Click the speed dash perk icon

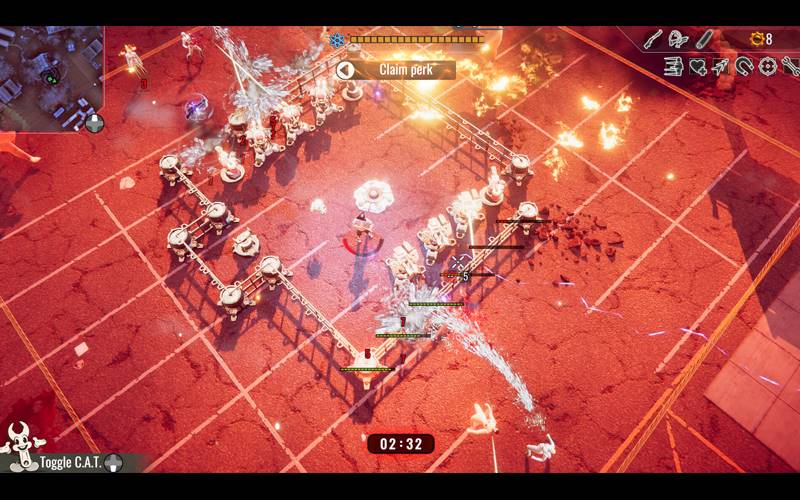click(x=673, y=67)
